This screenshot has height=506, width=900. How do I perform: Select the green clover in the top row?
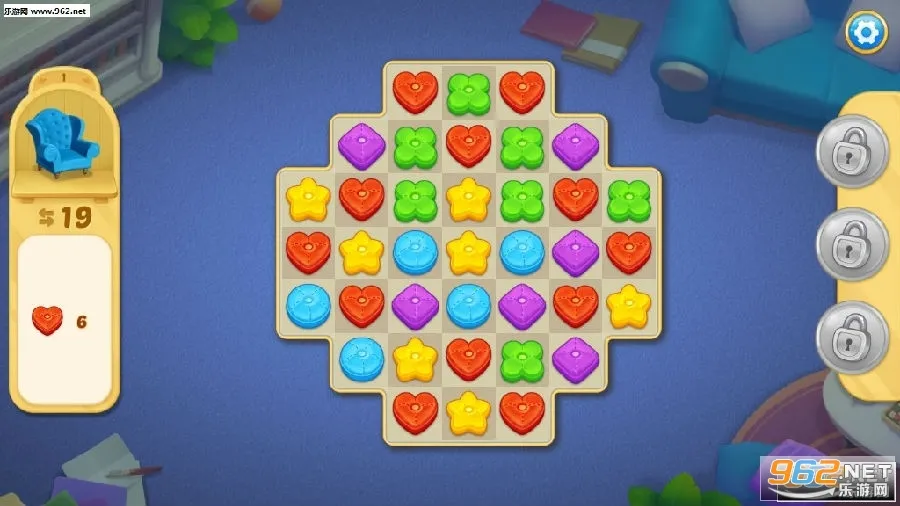point(469,92)
